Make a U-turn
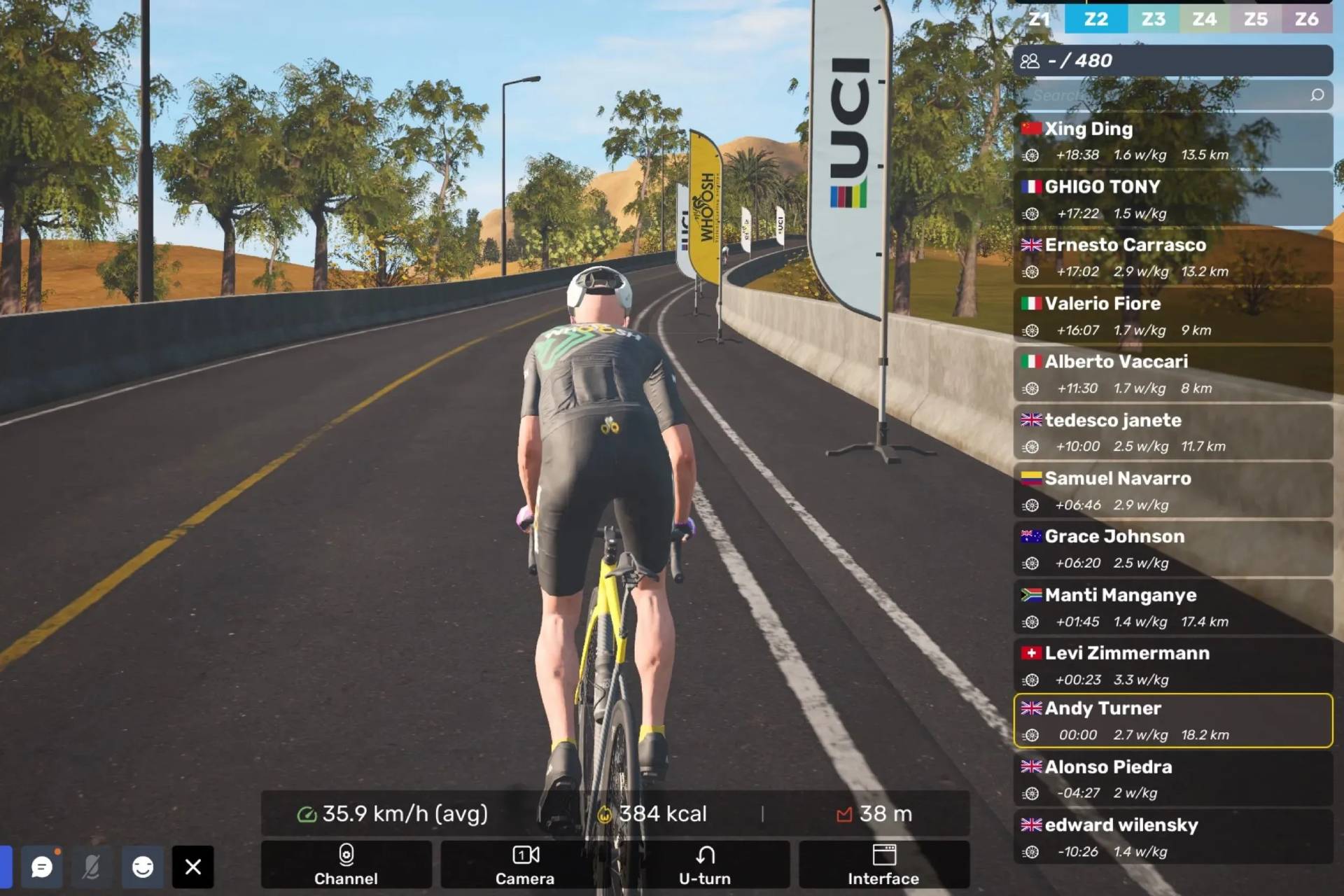Viewport: 1344px width, 896px height. (x=704, y=864)
